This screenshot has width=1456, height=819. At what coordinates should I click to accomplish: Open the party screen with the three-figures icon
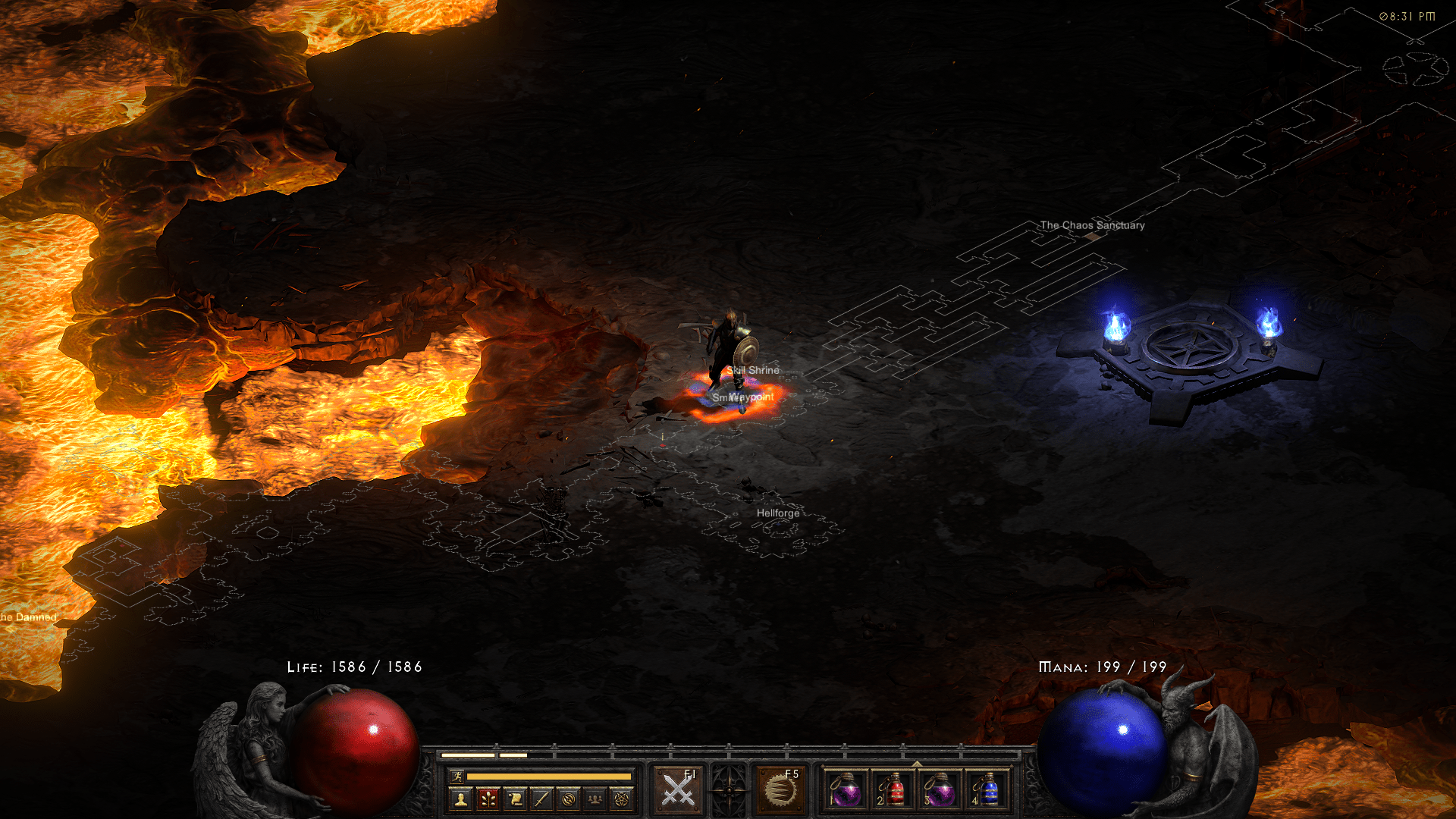point(595,799)
